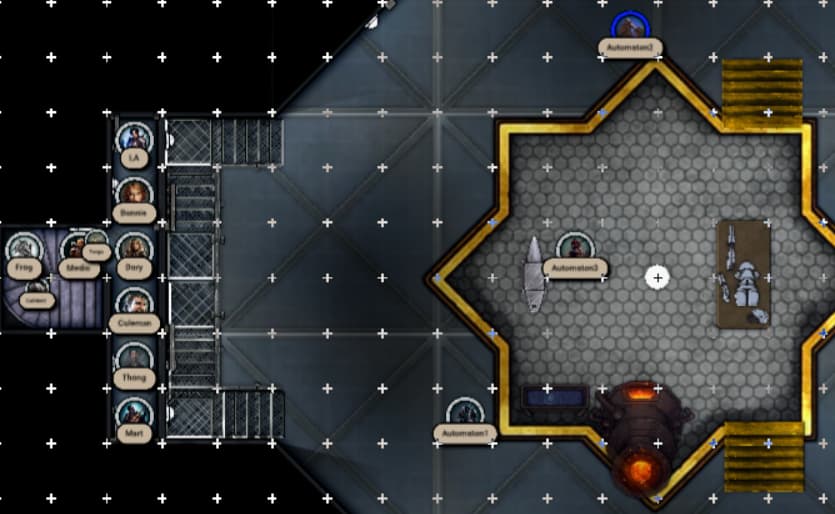The width and height of the screenshot is (835, 514).
Task: Choose the Medic token
Action: click(x=75, y=247)
